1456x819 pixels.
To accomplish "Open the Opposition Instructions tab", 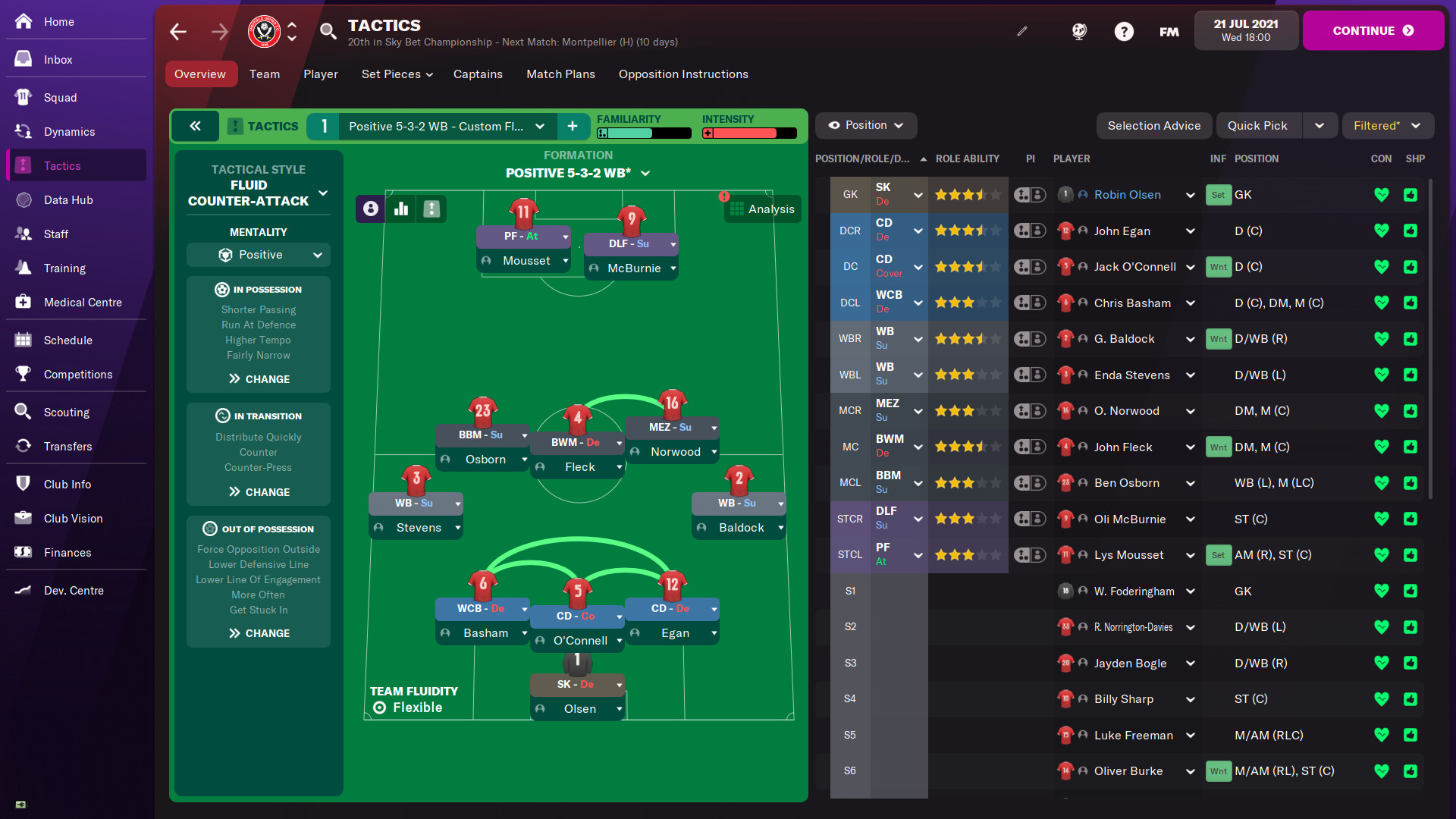I will (682, 74).
